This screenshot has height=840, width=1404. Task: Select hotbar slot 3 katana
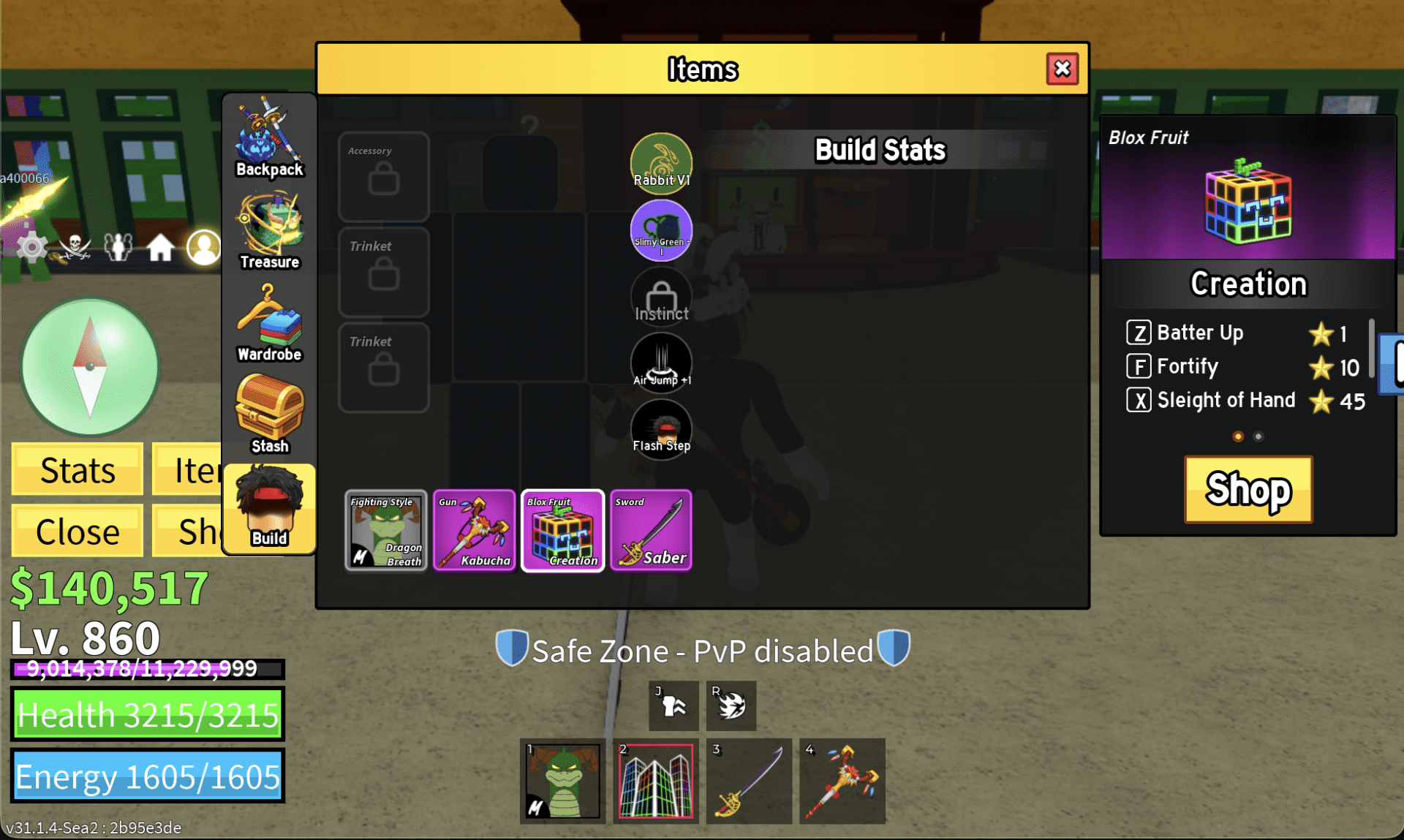(749, 781)
